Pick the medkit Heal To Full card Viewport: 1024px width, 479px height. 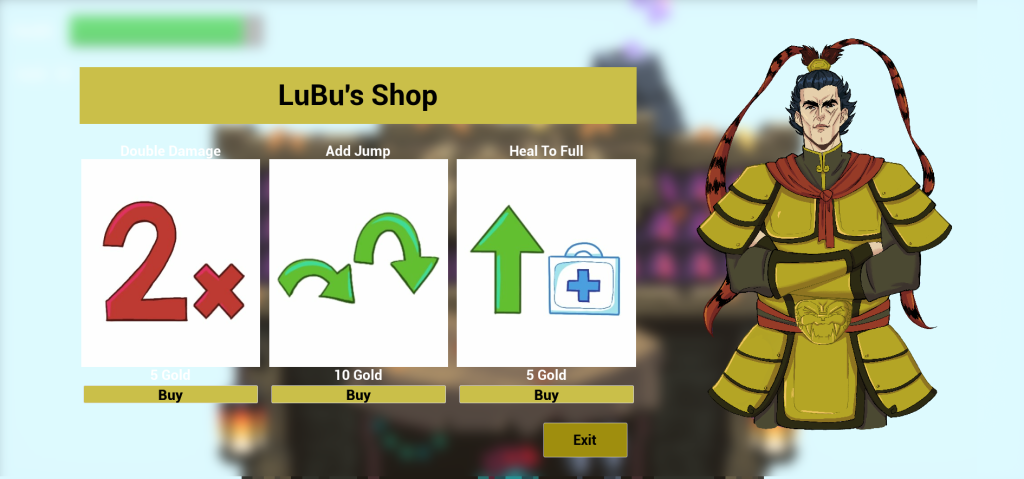pyautogui.click(x=546, y=263)
